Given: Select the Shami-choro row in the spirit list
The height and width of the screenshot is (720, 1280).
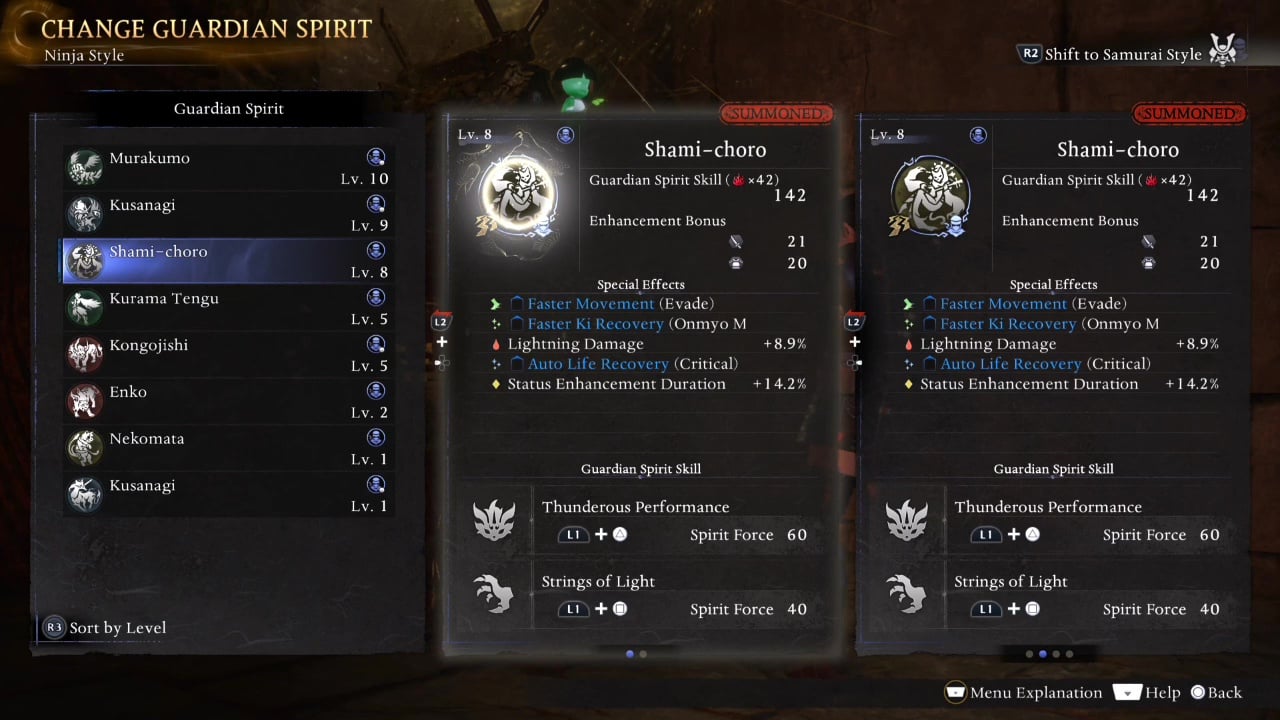Looking at the screenshot, I should pos(228,261).
